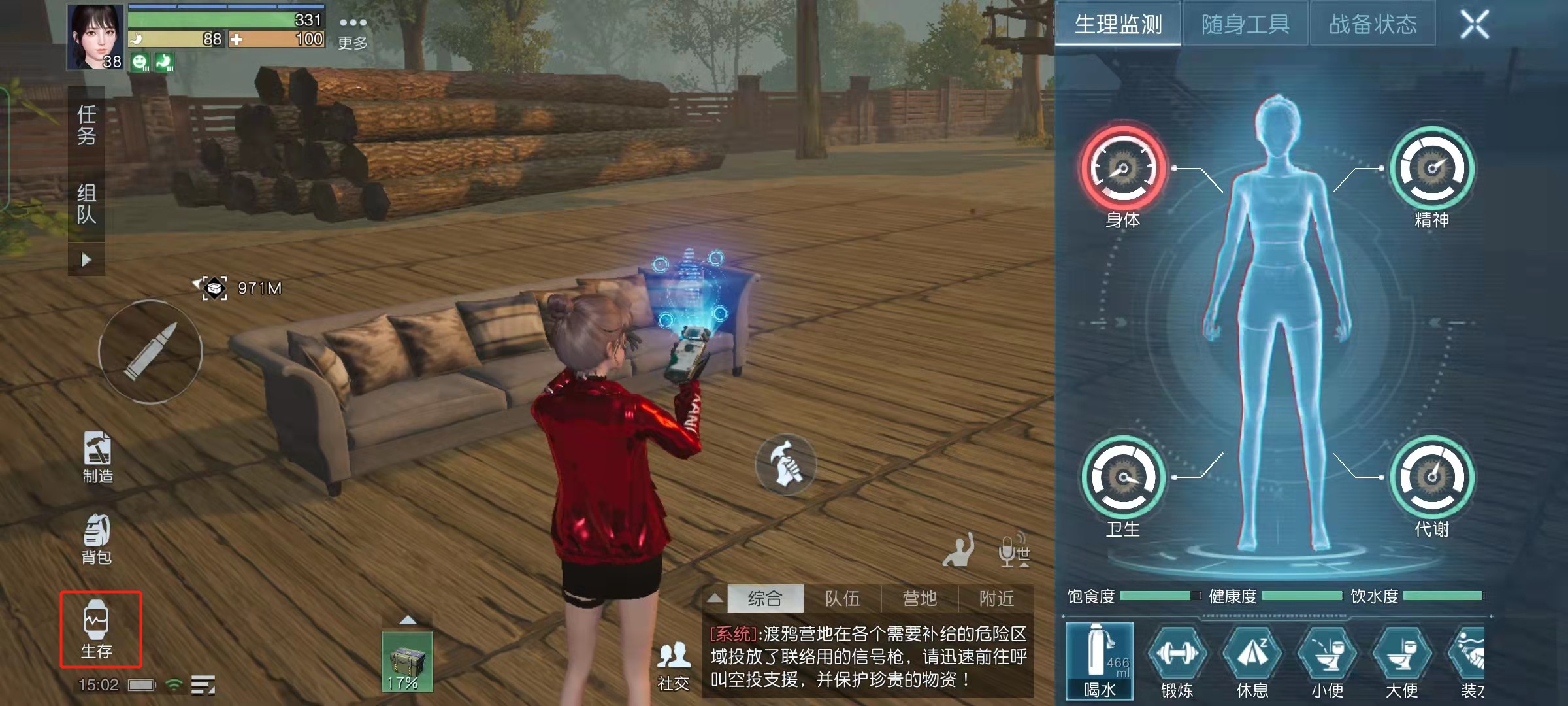
Task: Switch chat to the 队伍 tab
Action: pos(842,598)
